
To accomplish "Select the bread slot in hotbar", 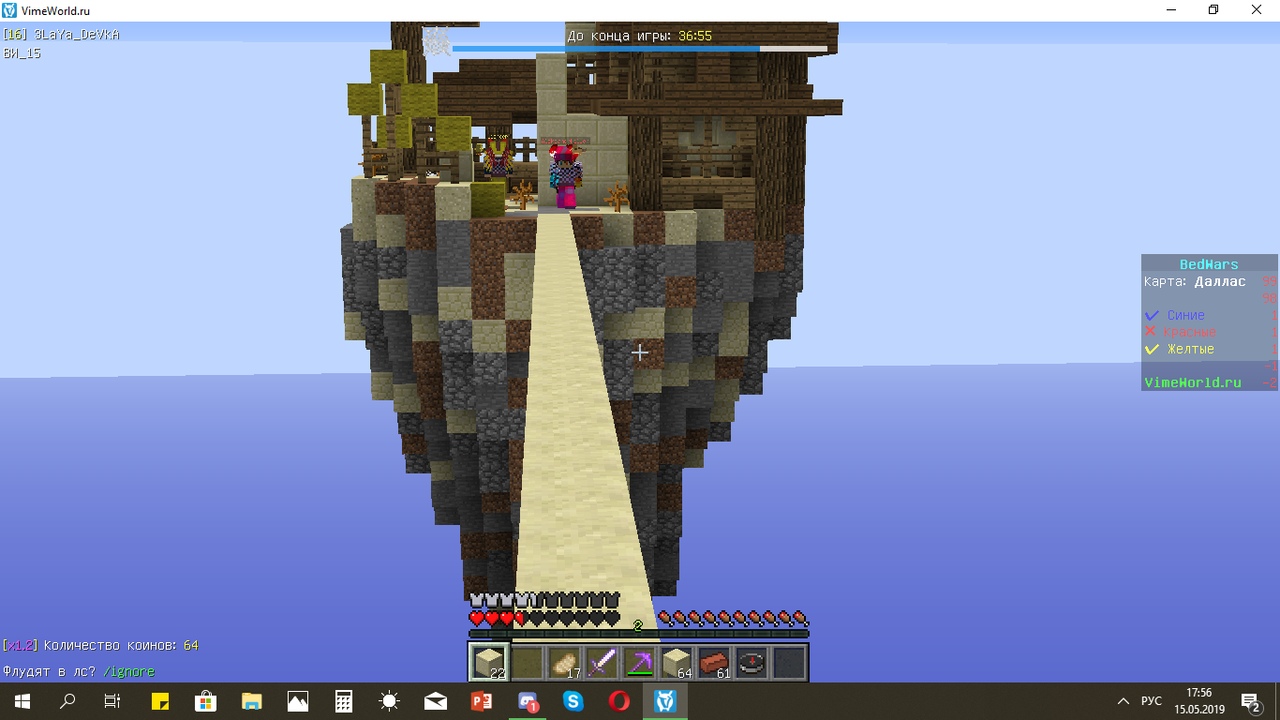I will (x=564, y=662).
